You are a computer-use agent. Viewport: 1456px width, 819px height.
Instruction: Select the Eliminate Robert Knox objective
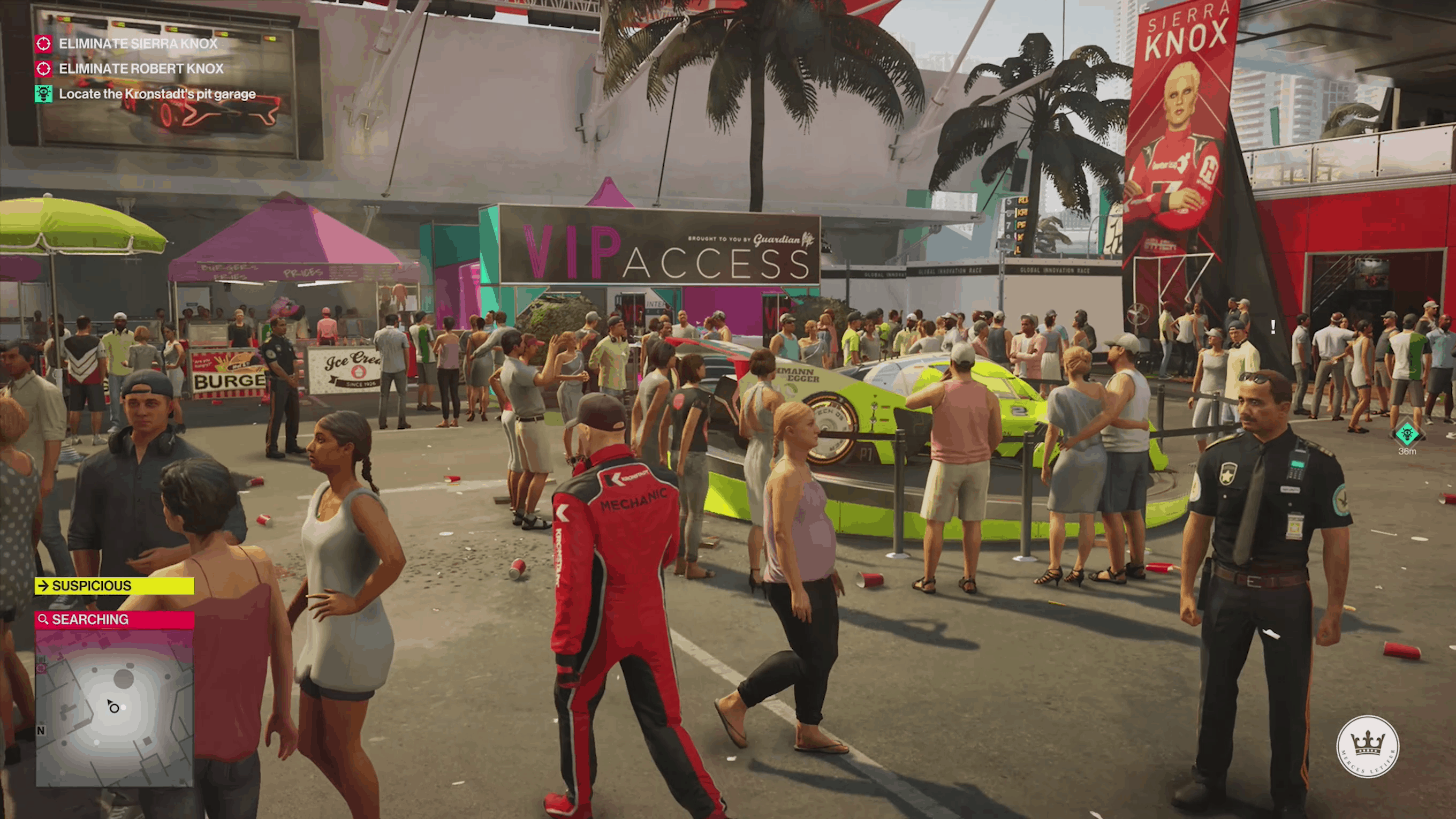[141, 69]
